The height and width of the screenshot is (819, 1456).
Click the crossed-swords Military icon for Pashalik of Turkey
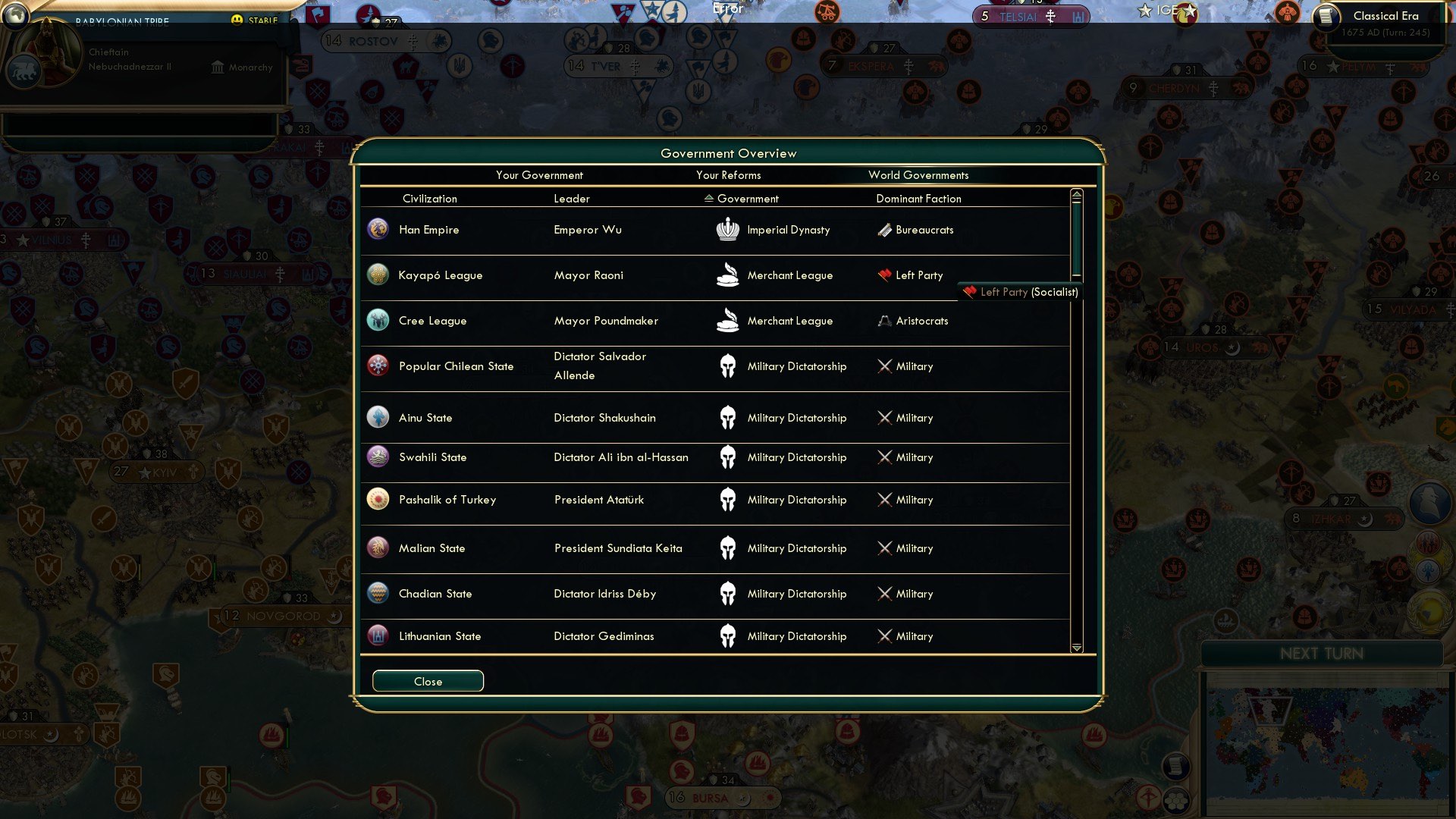(884, 499)
